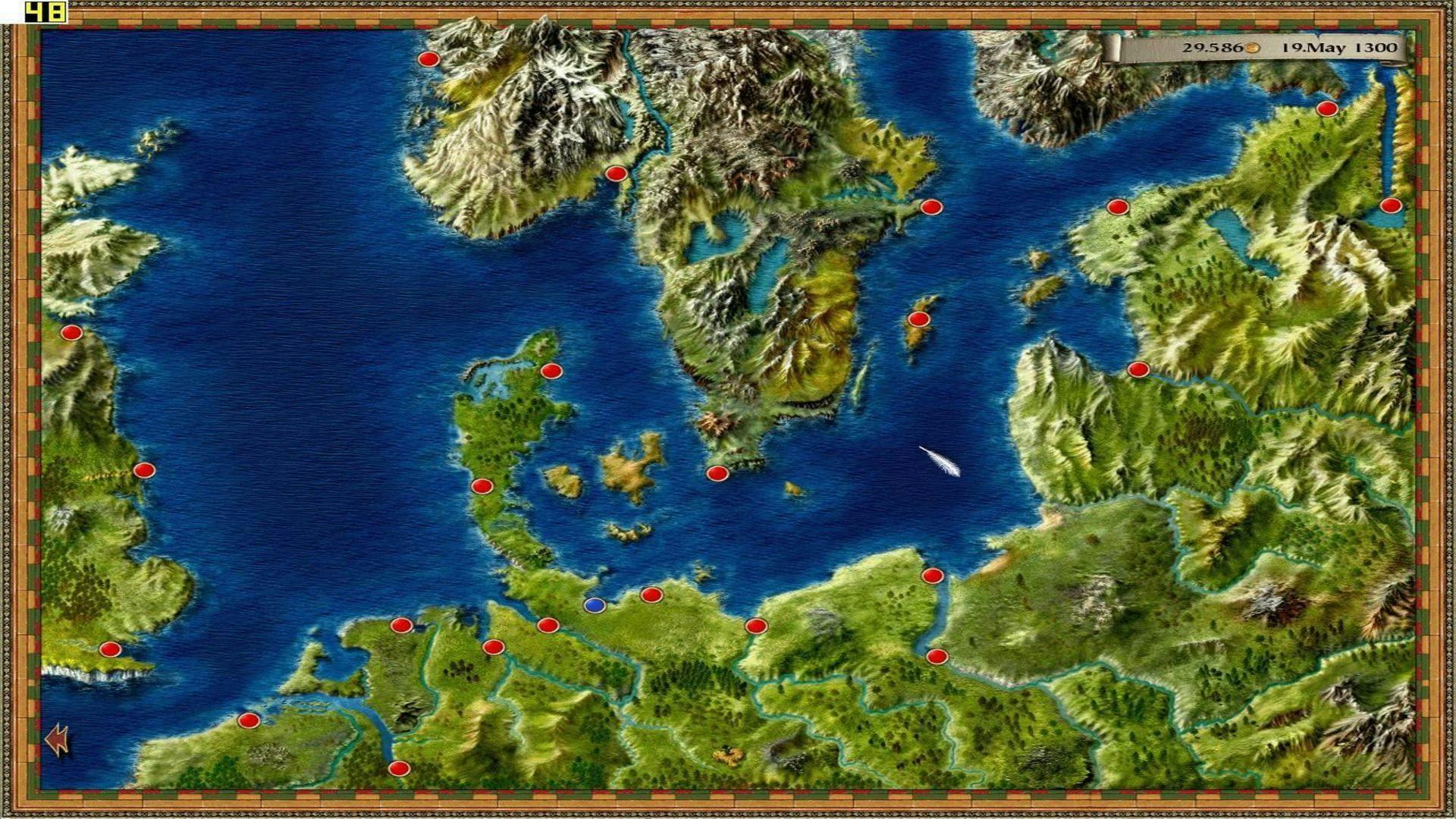Screen dimensions: 1456x819
Task: Select the red marker in southern England
Action: pyautogui.click(x=109, y=649)
